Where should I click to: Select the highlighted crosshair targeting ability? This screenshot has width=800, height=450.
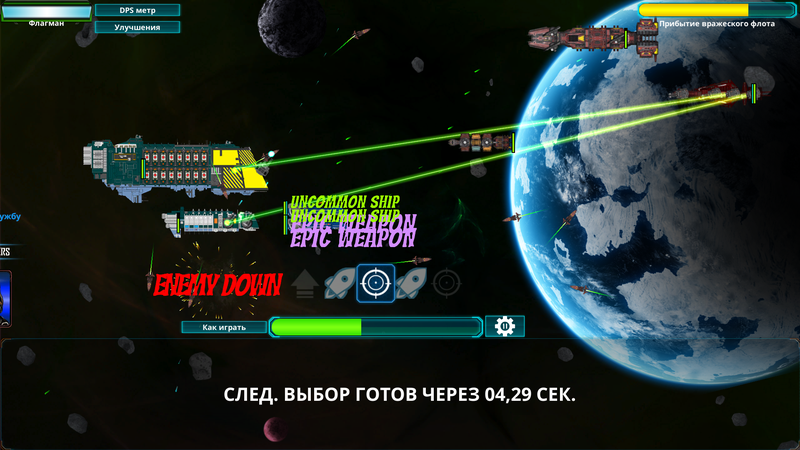375,283
